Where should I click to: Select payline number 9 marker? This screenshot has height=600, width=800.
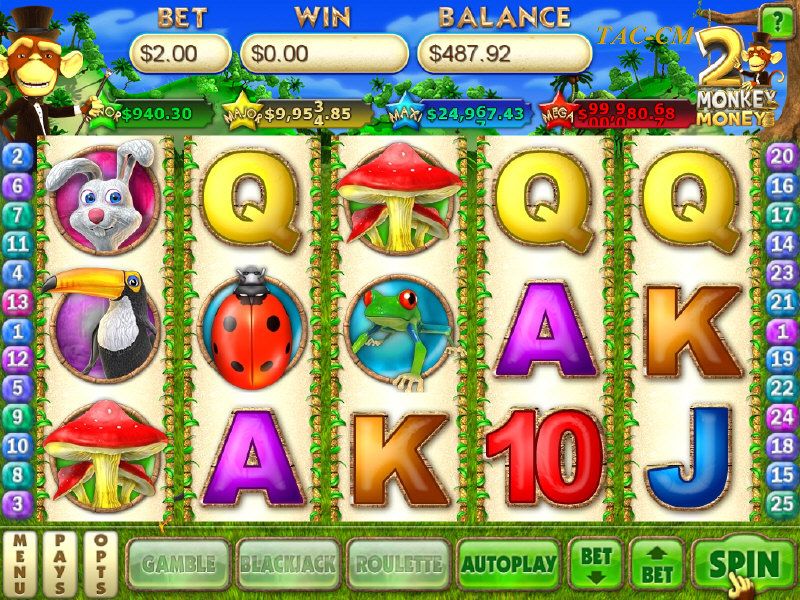(x=18, y=416)
